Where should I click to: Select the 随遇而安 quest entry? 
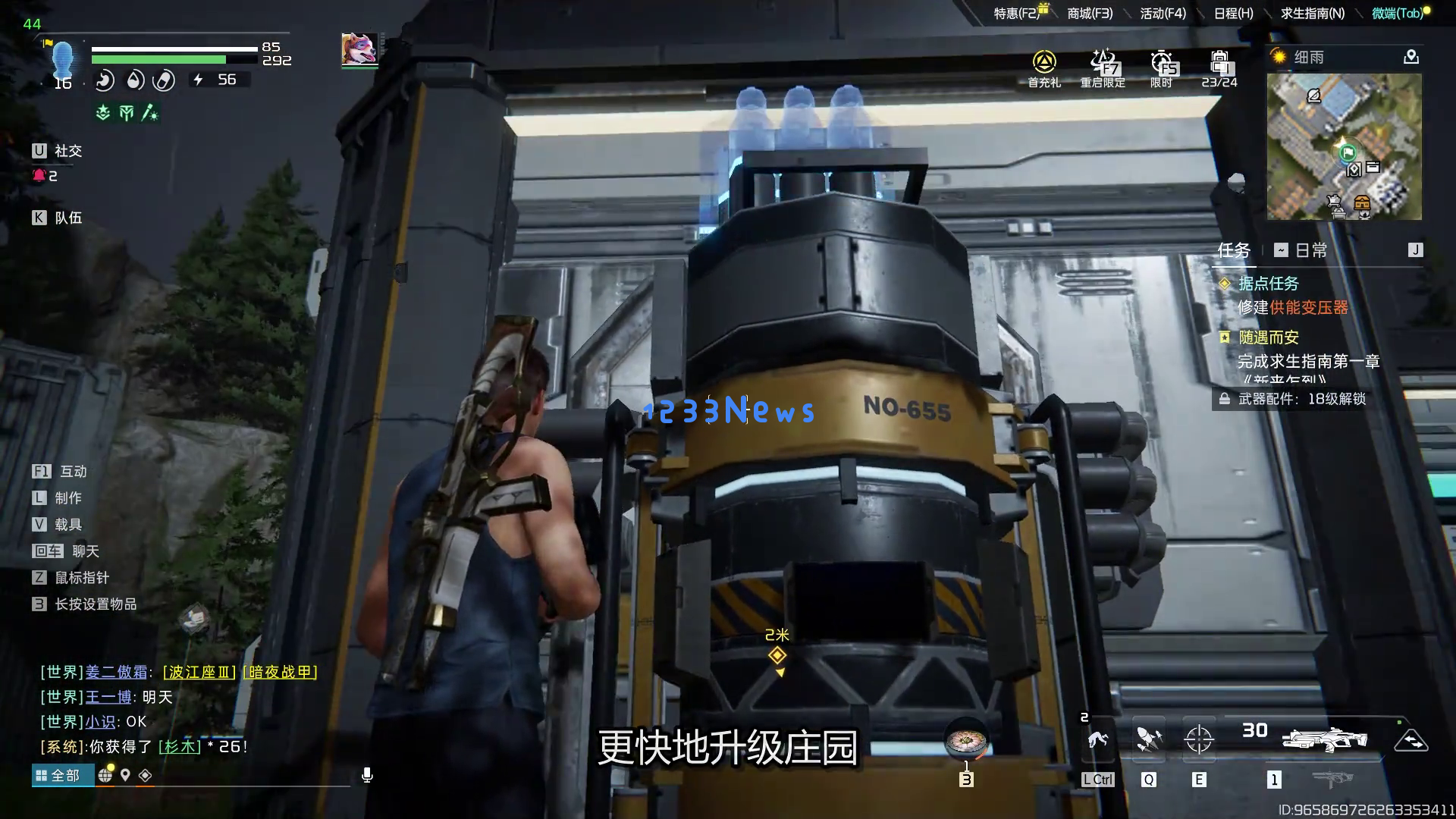click(1268, 337)
